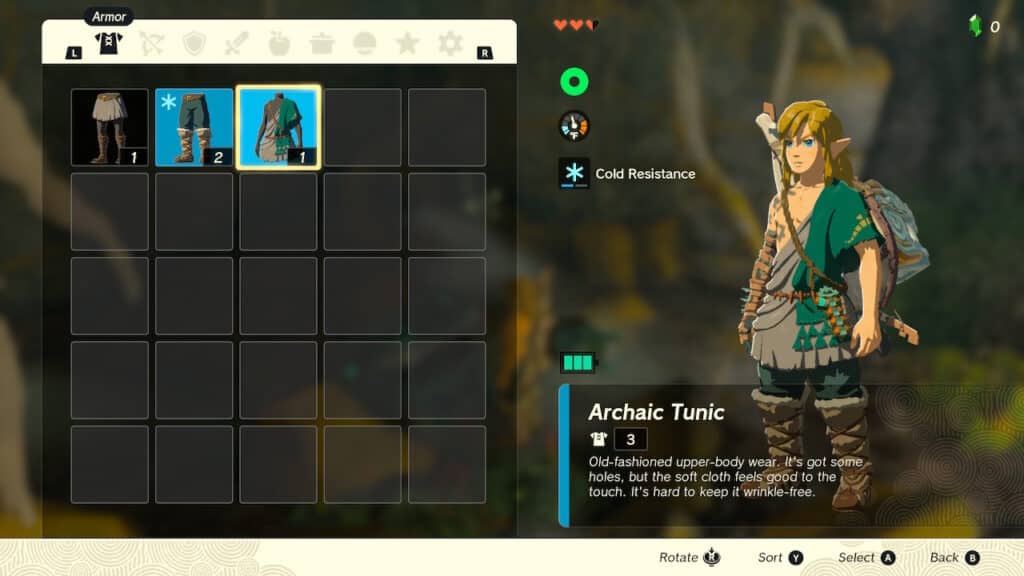Open the cooking pot food tab

point(322,43)
